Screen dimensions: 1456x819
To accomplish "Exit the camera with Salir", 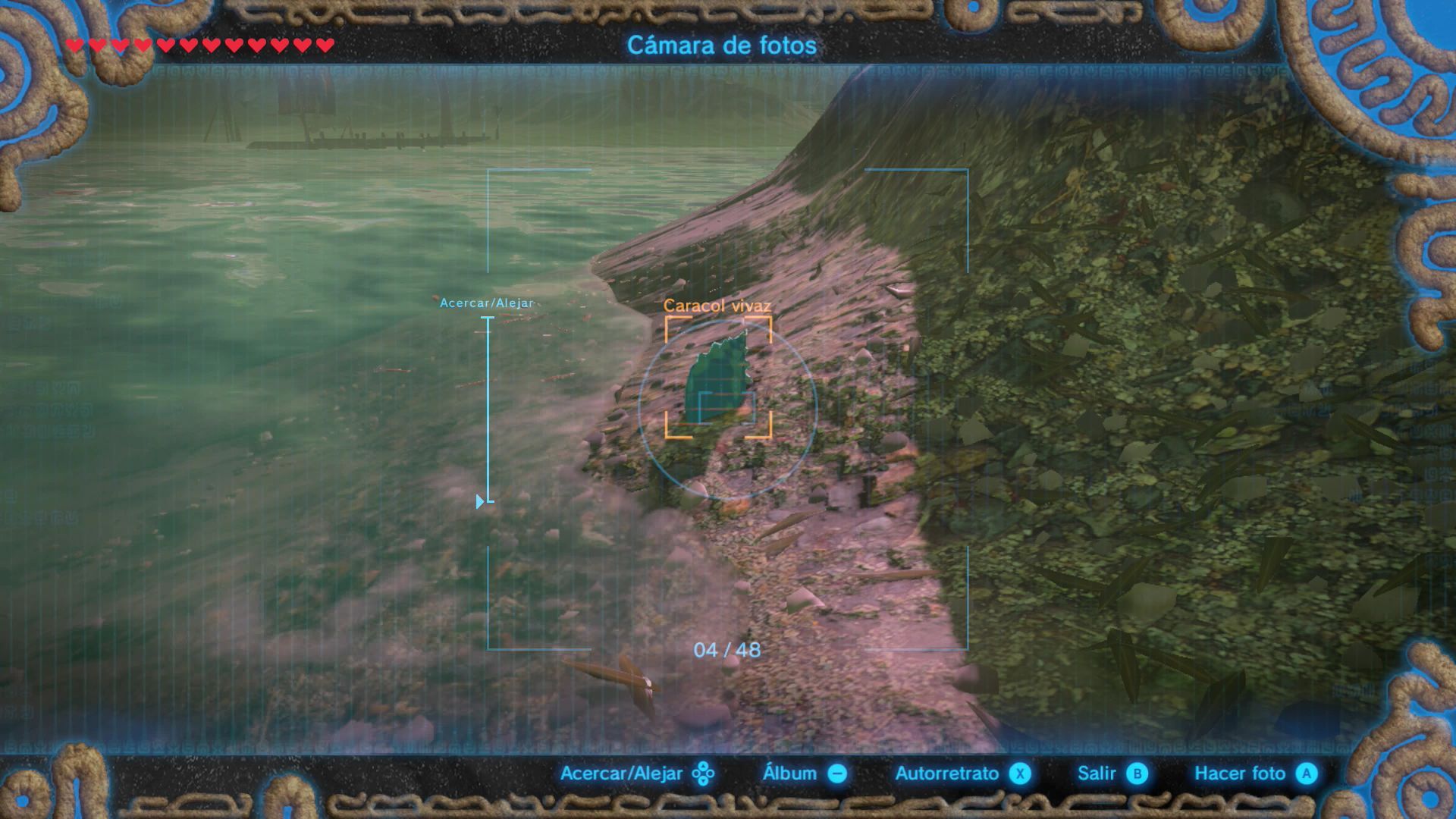I will pos(1112,773).
